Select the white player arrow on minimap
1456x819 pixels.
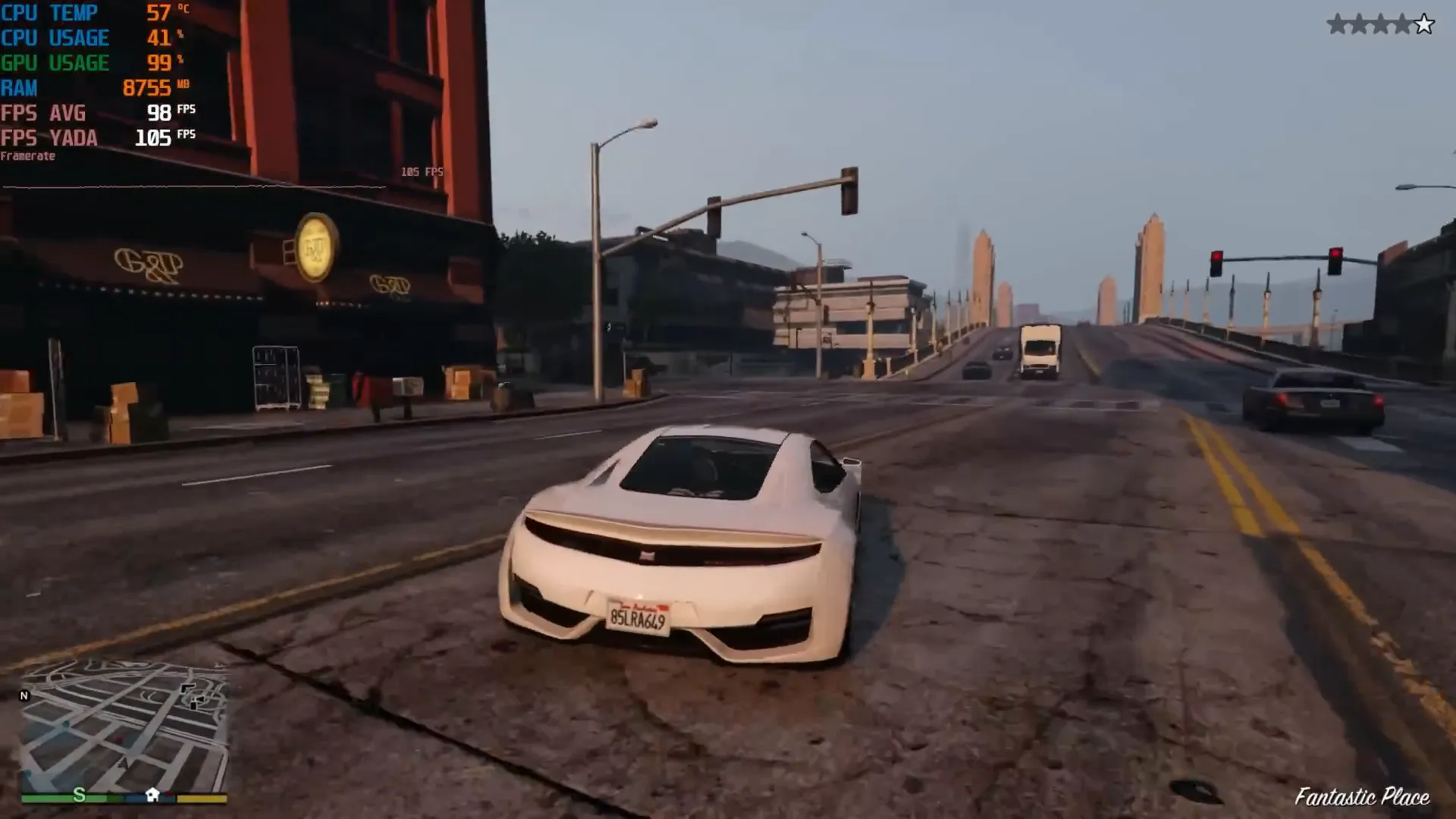click(124, 764)
